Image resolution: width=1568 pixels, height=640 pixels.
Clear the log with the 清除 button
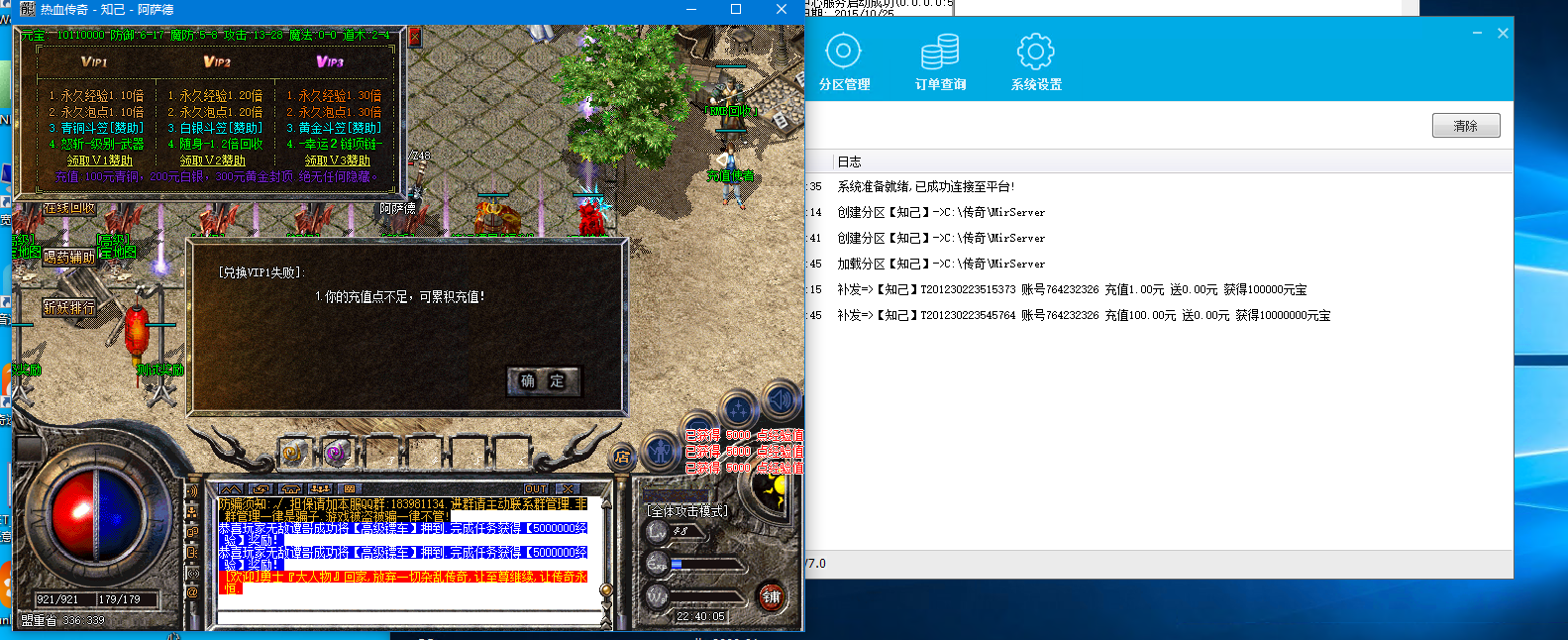(x=1465, y=126)
